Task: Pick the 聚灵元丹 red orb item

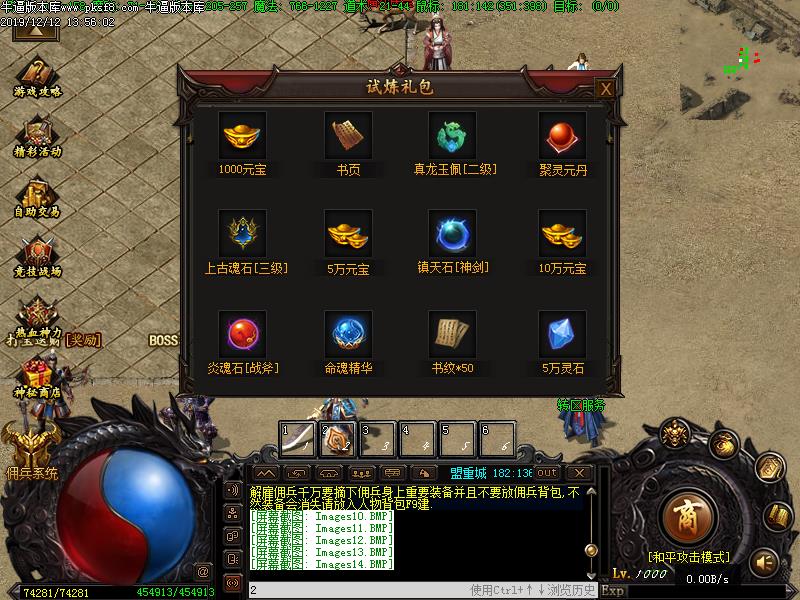Action: 562,135
